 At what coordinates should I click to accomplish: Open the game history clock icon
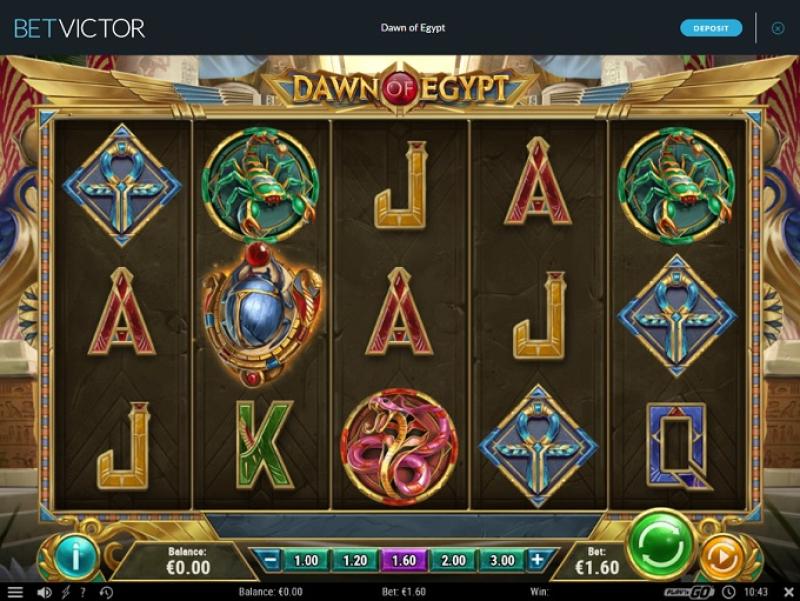click(106, 592)
